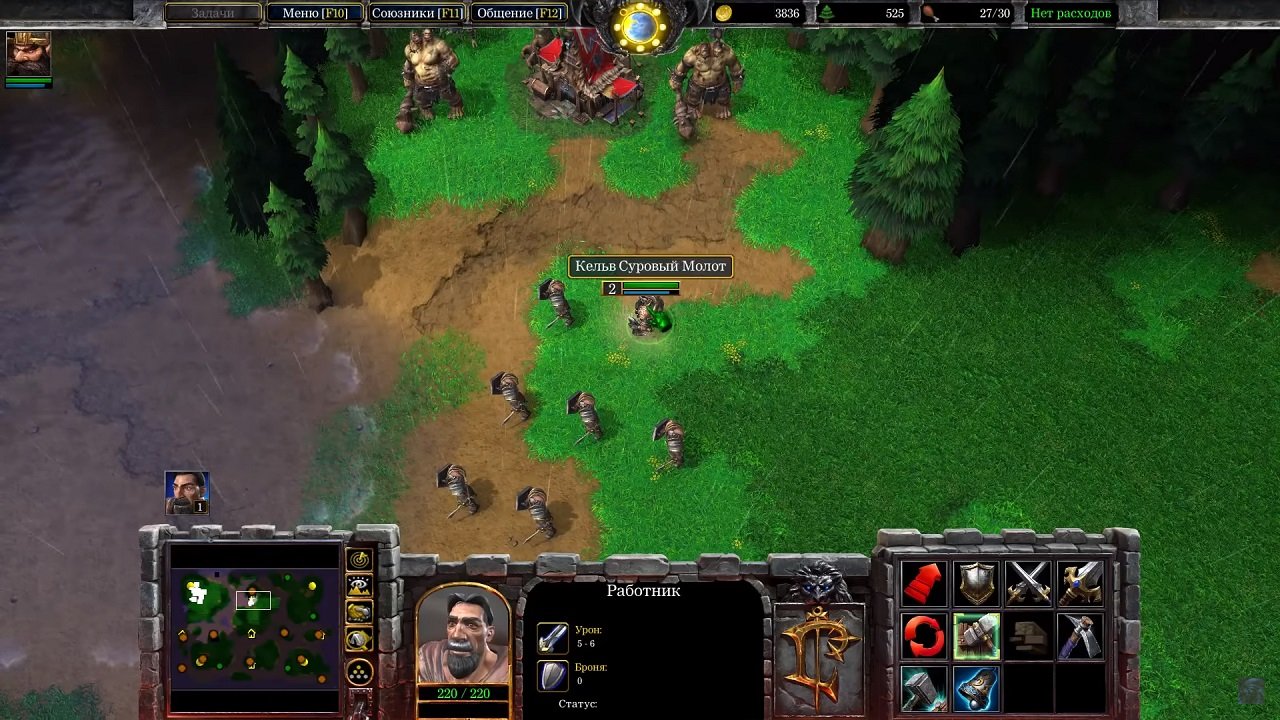Select the Patrol circular arrows command

(x=923, y=635)
